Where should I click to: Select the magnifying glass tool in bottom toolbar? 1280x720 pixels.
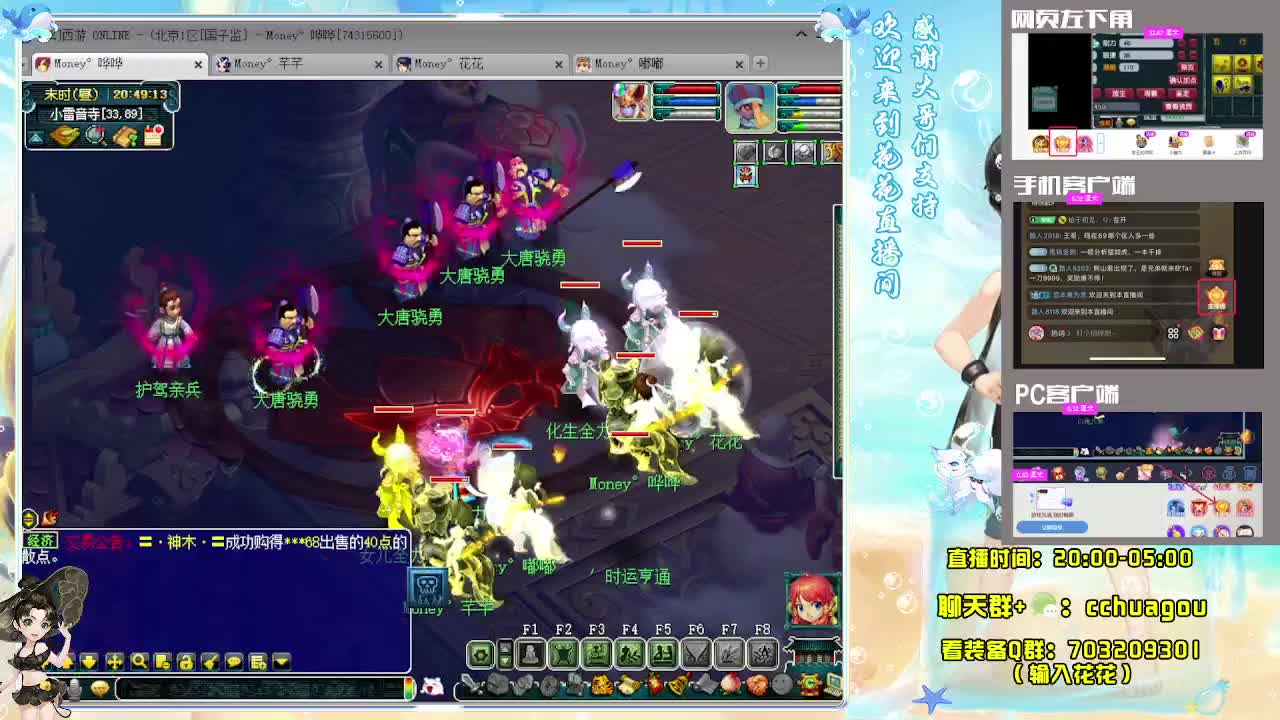[140, 662]
